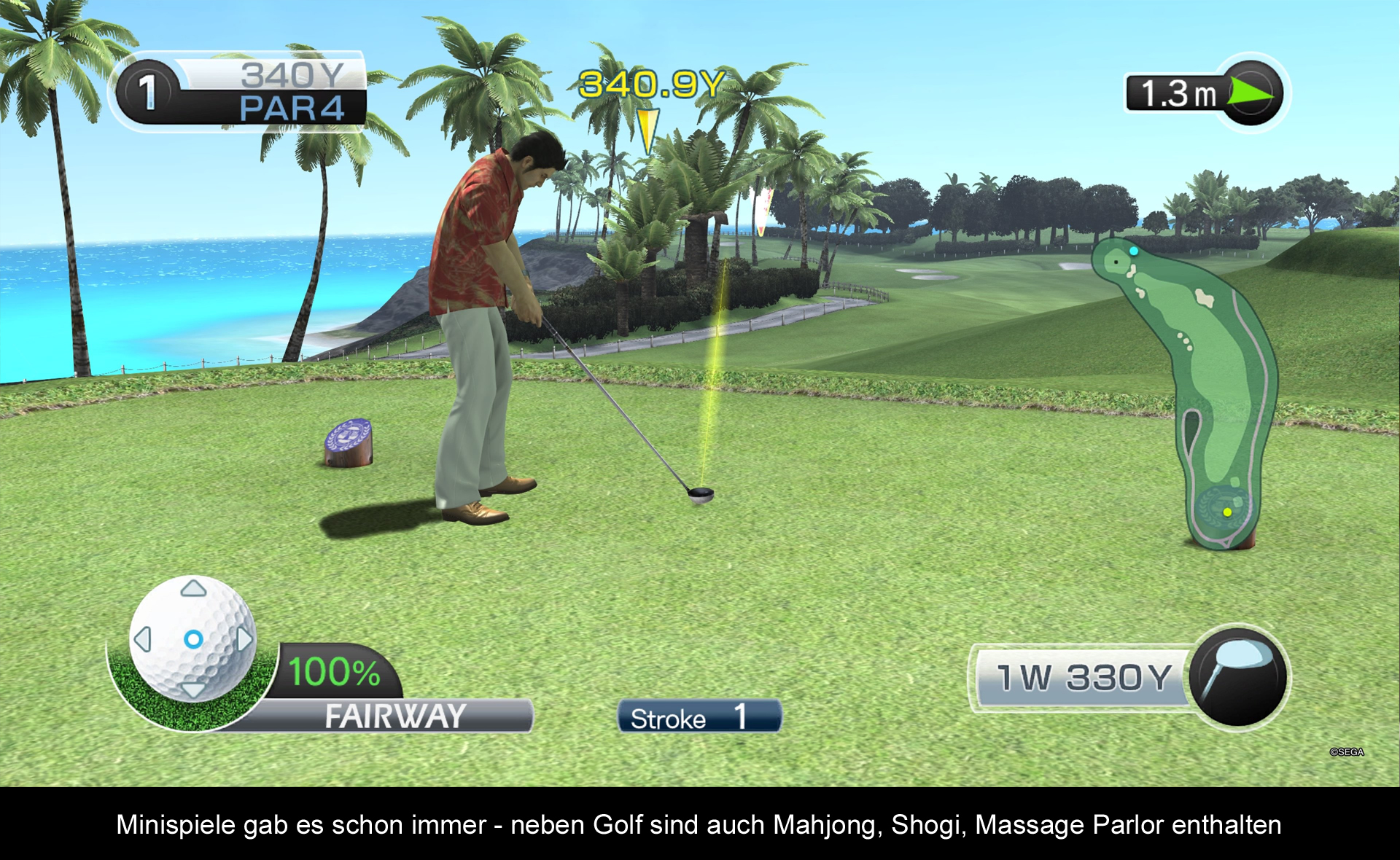This screenshot has height=860, width=1400.
Task: Shift the impact point with the ball's right arrow
Action: point(244,639)
